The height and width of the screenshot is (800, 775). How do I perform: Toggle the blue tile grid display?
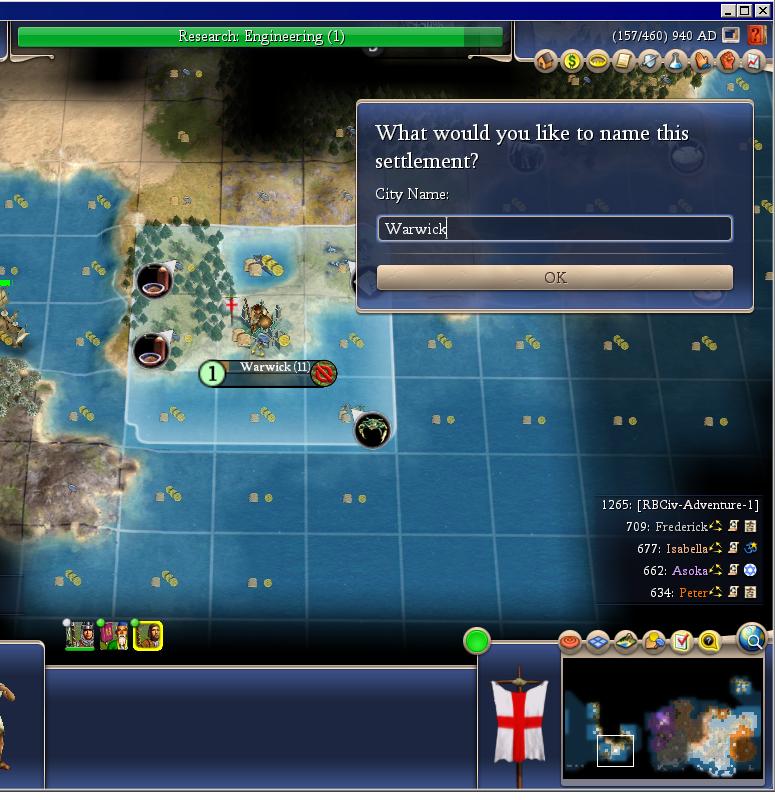(598, 641)
